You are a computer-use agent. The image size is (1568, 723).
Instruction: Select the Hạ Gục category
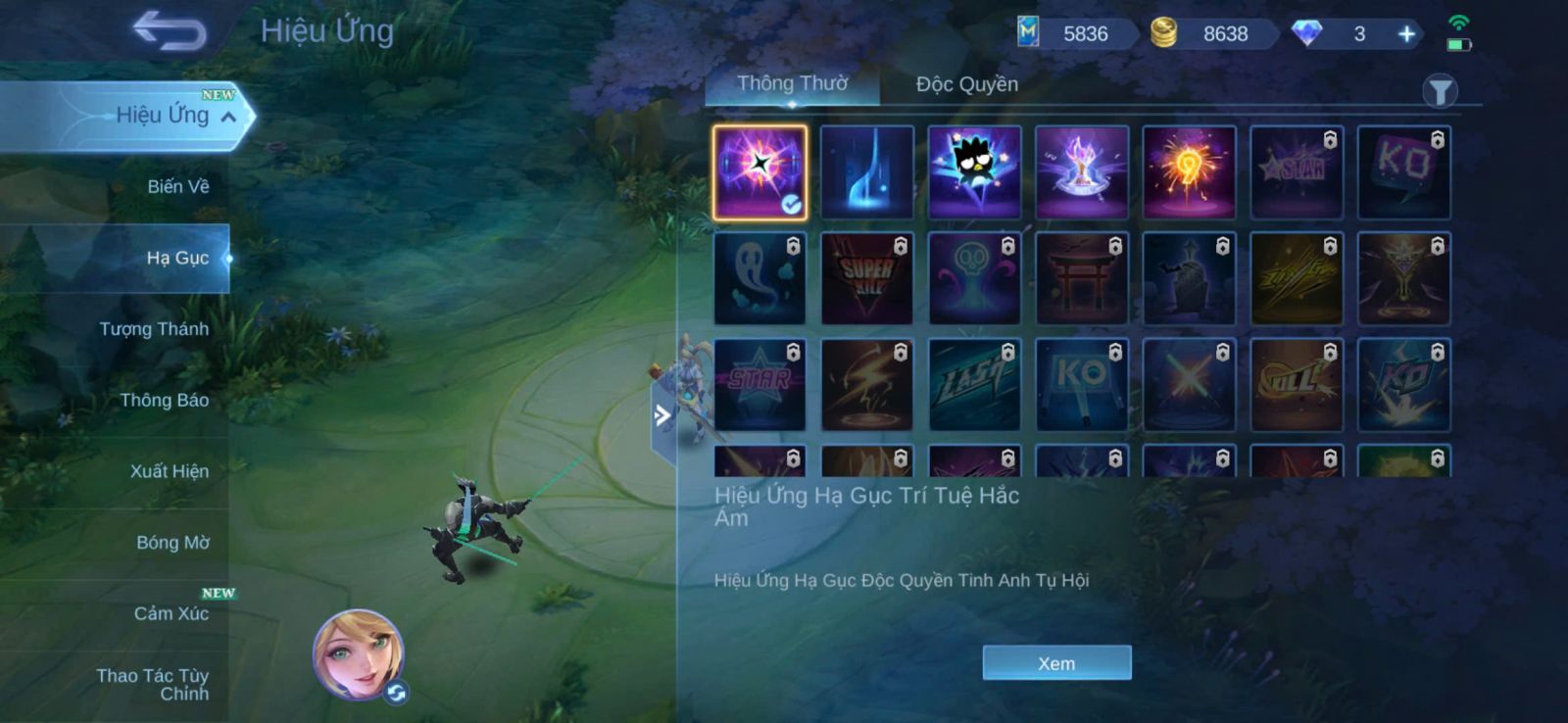point(177,258)
